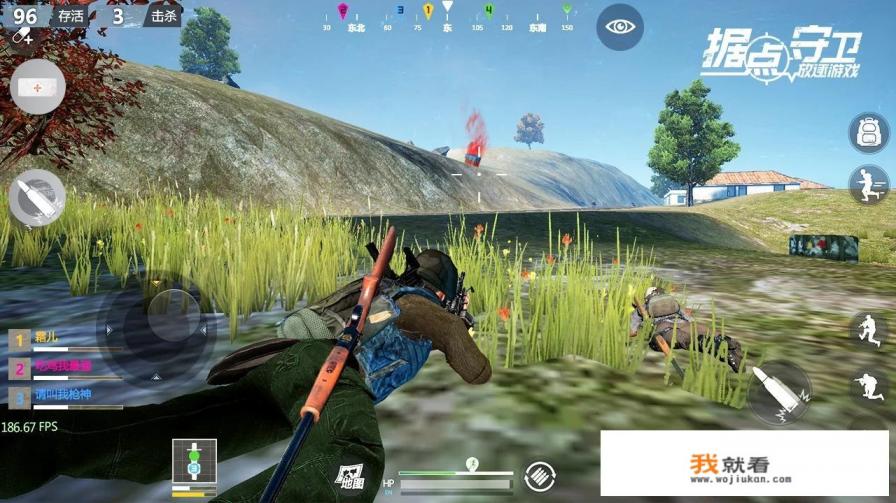896x503 pixels.
Task: Select teammate 2 pink name entry
Action: pos(60,367)
